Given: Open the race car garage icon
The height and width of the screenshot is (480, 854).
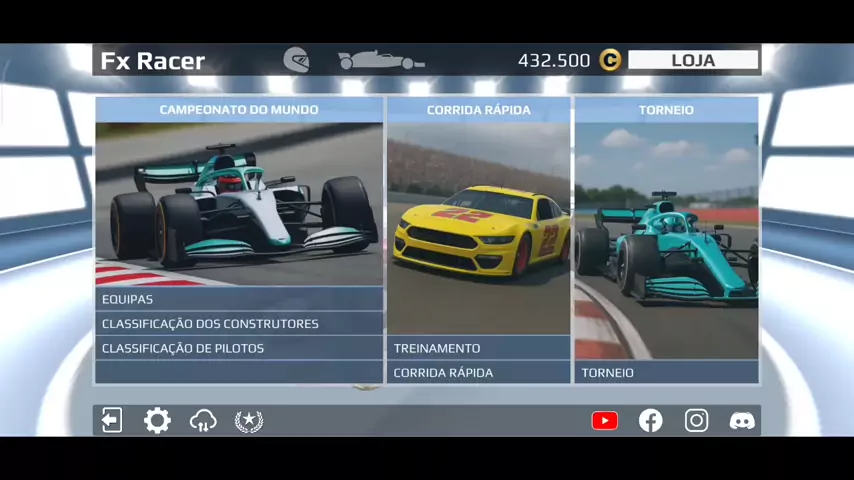Looking at the screenshot, I should click(381, 61).
